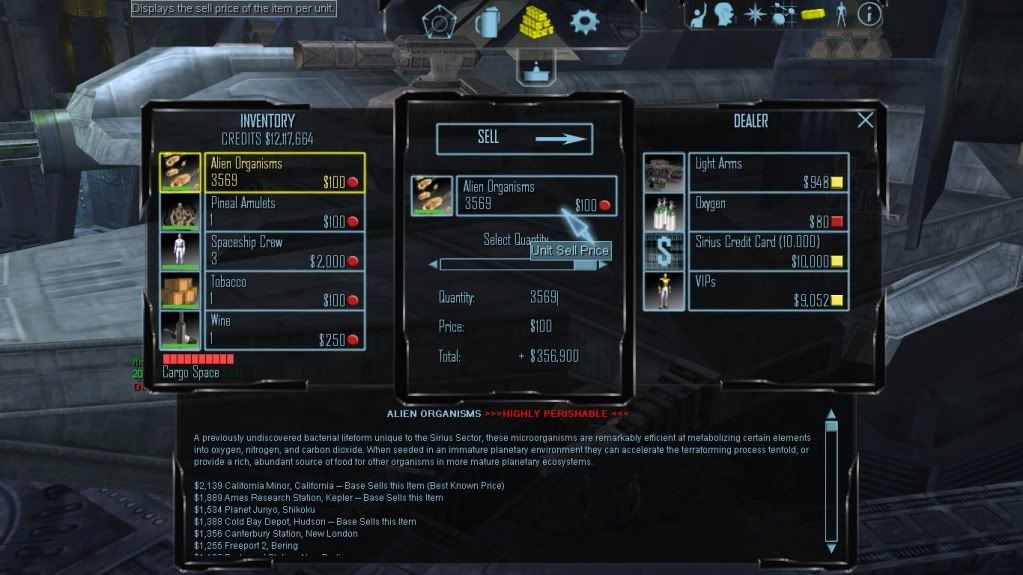The width and height of the screenshot is (1023, 575).
Task: Pick the Wine item in inventory
Action: (x=284, y=330)
